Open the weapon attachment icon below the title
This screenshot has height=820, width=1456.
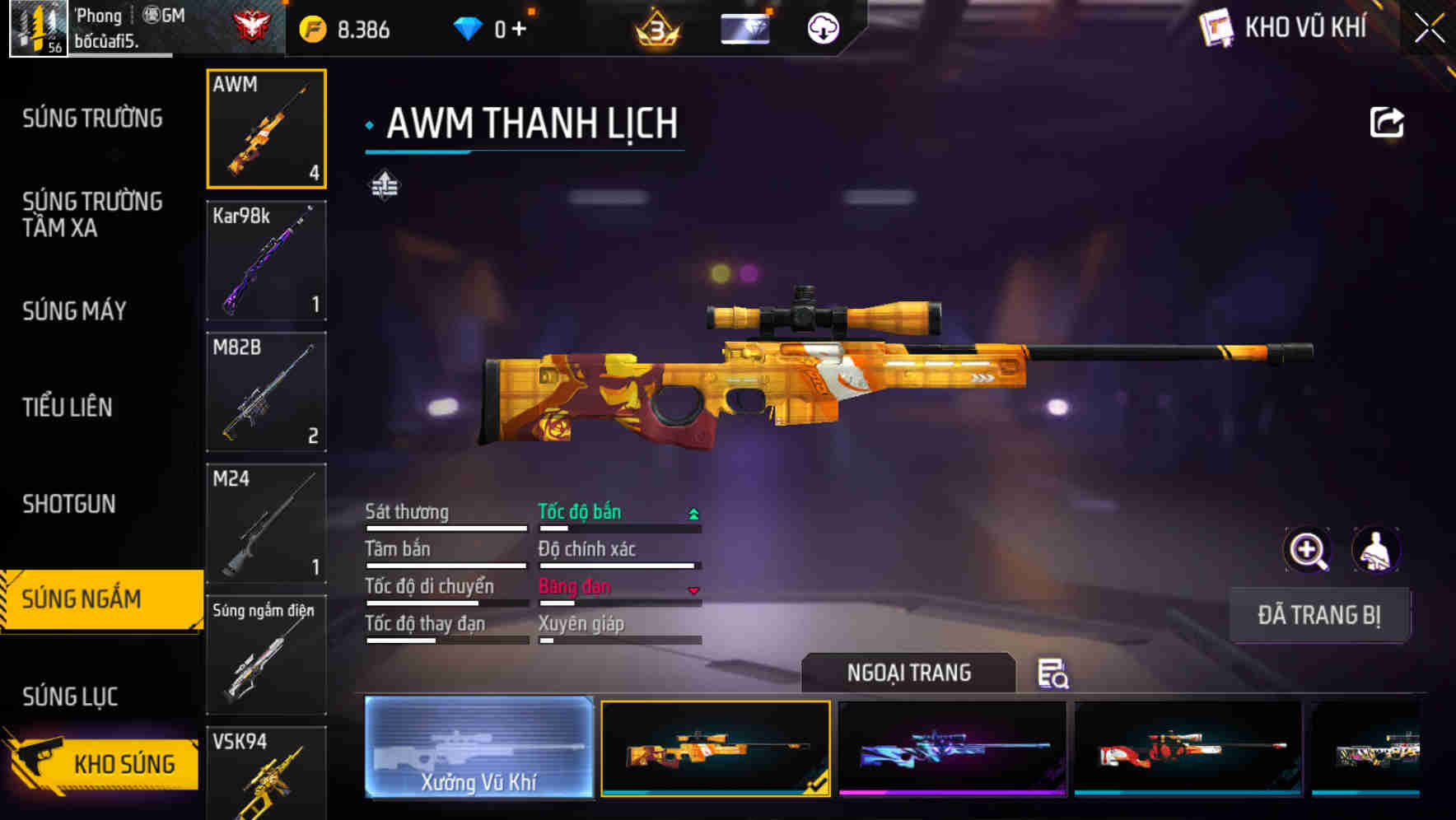[385, 187]
